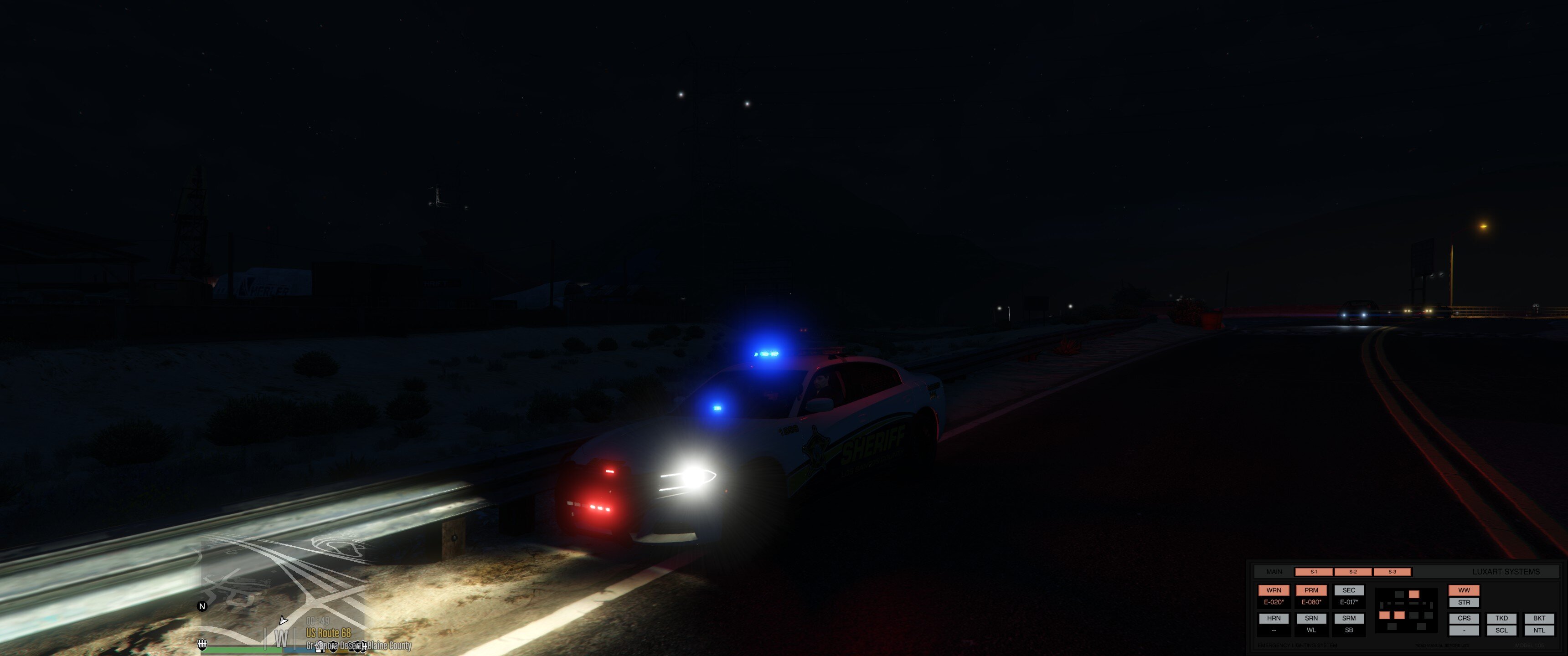Viewport: 1568px width, 656px height.
Task: Click the NTL control on Luxart panel
Action: click(1539, 631)
